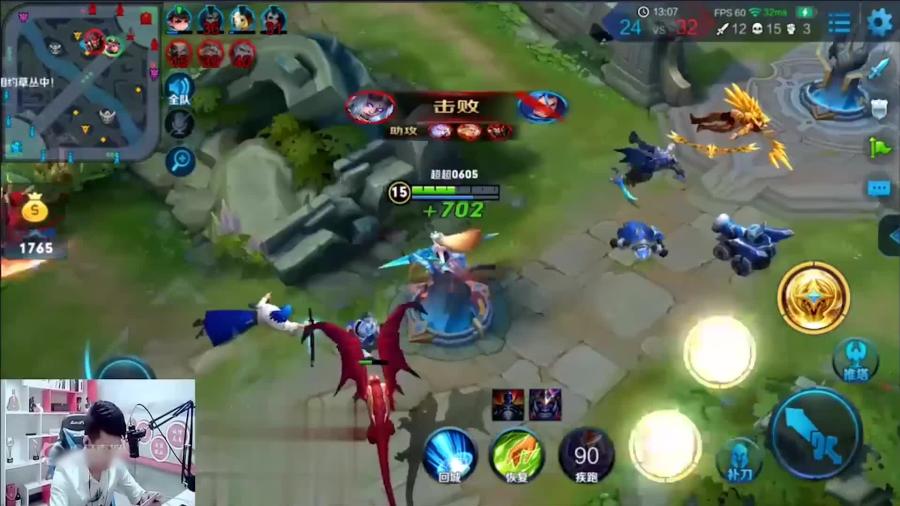The image size is (900, 506).
Task: Tap the 疾跑 sprint summoner spell
Action: point(586,455)
